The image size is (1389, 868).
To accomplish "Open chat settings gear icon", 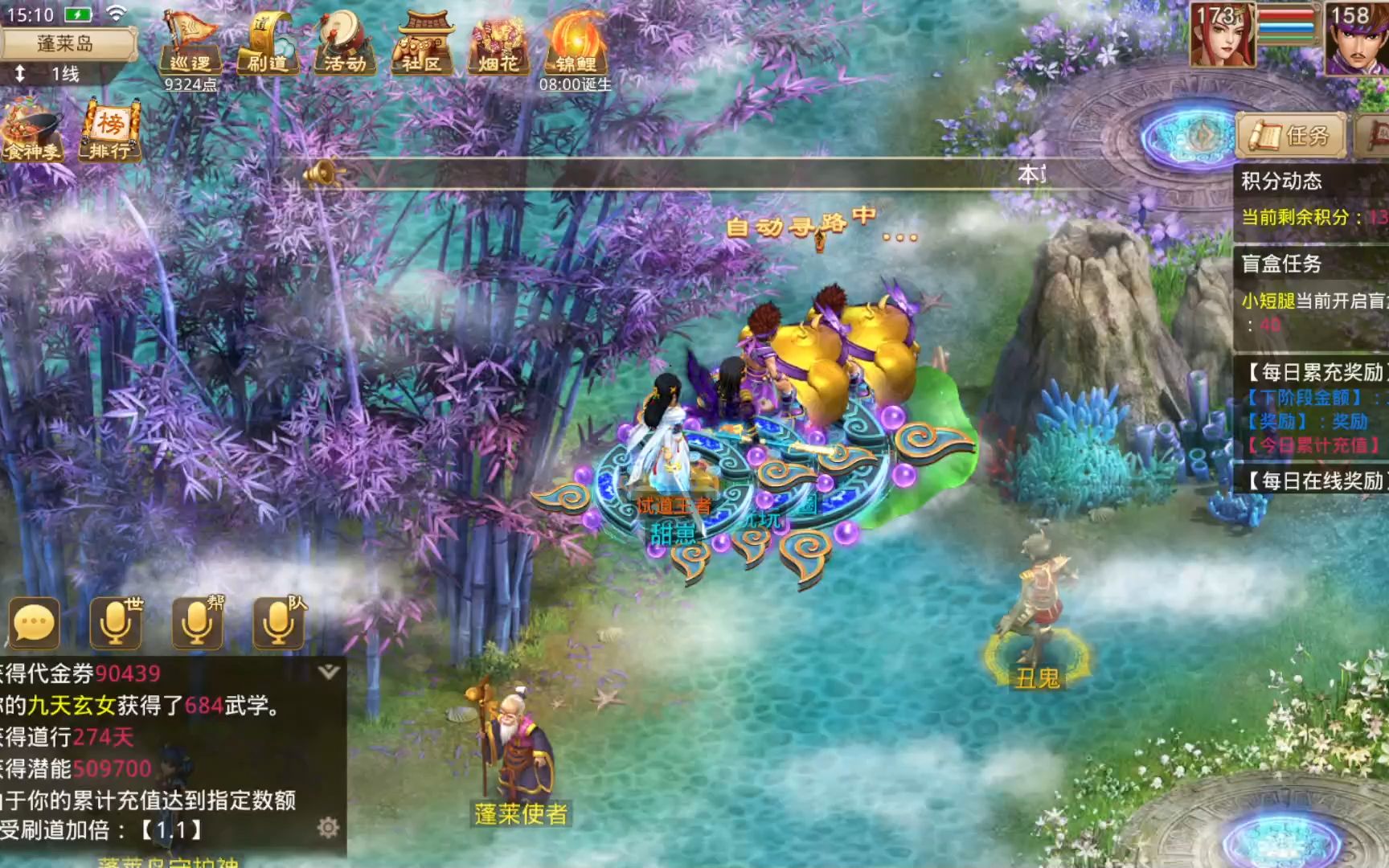I will coord(327,827).
